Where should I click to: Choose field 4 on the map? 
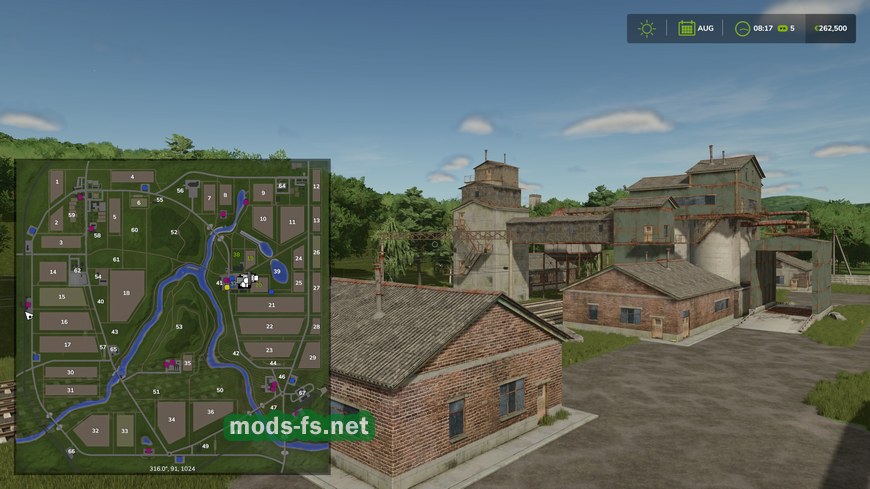(x=132, y=177)
